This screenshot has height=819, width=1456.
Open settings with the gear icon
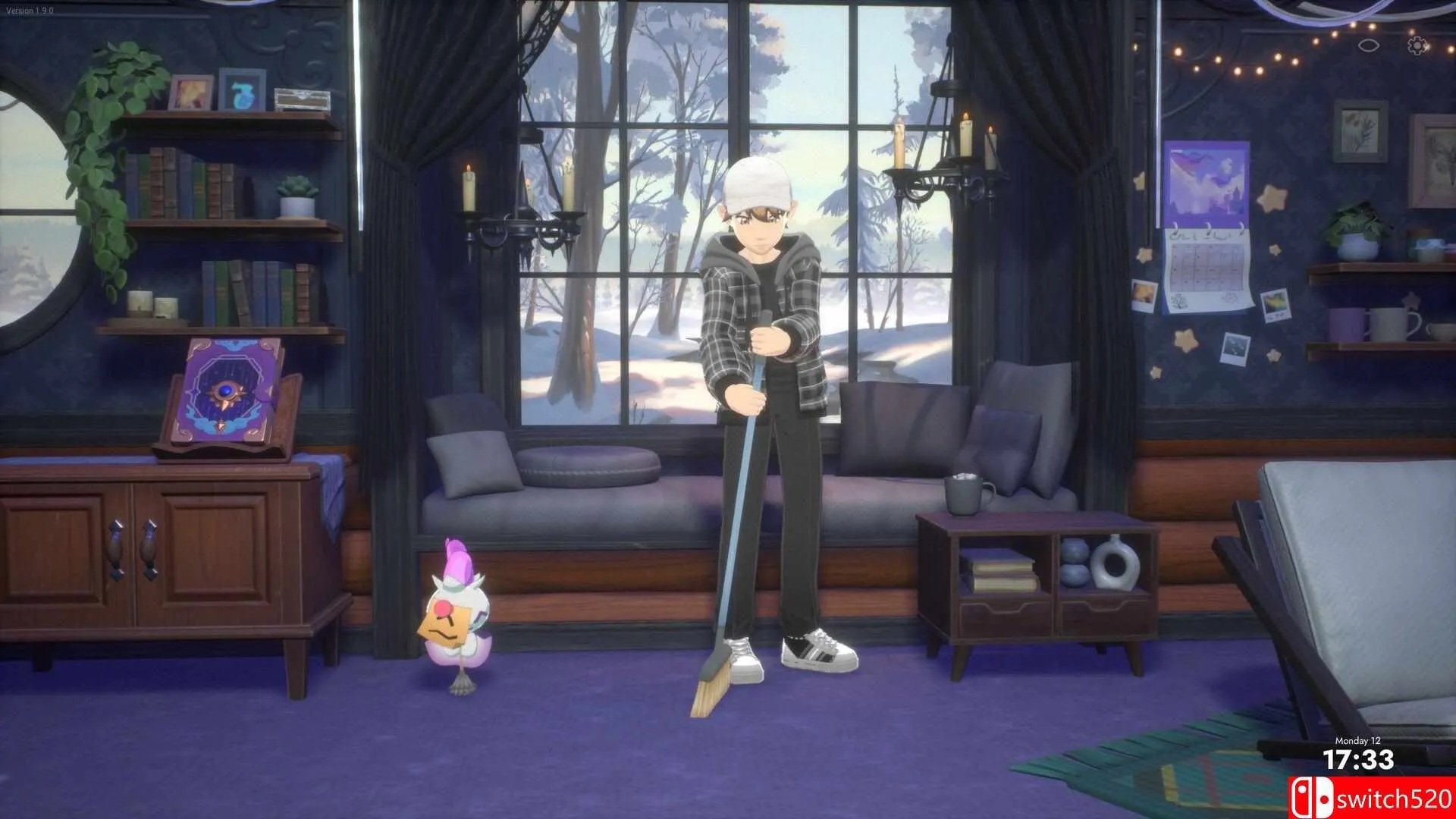1417,45
